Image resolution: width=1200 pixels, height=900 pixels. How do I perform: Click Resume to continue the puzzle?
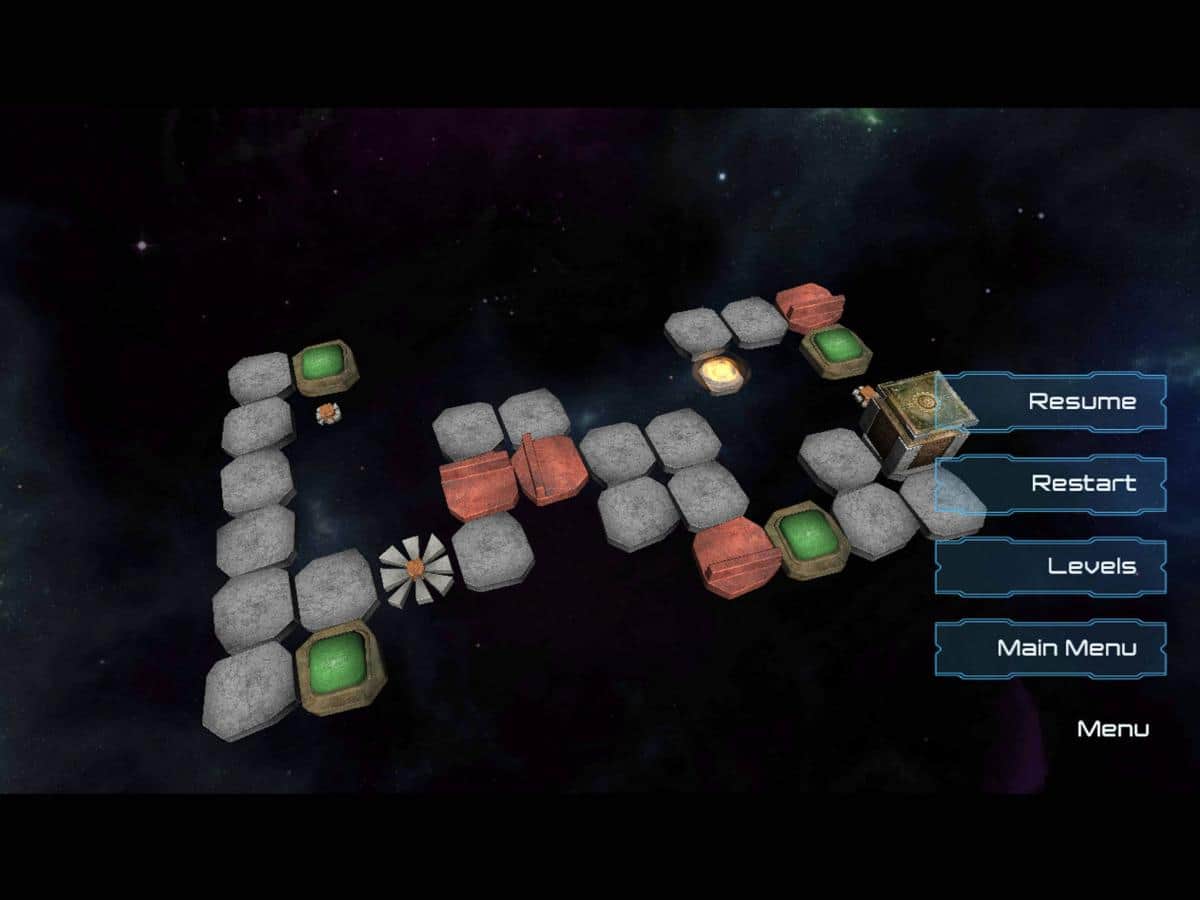[1052, 402]
